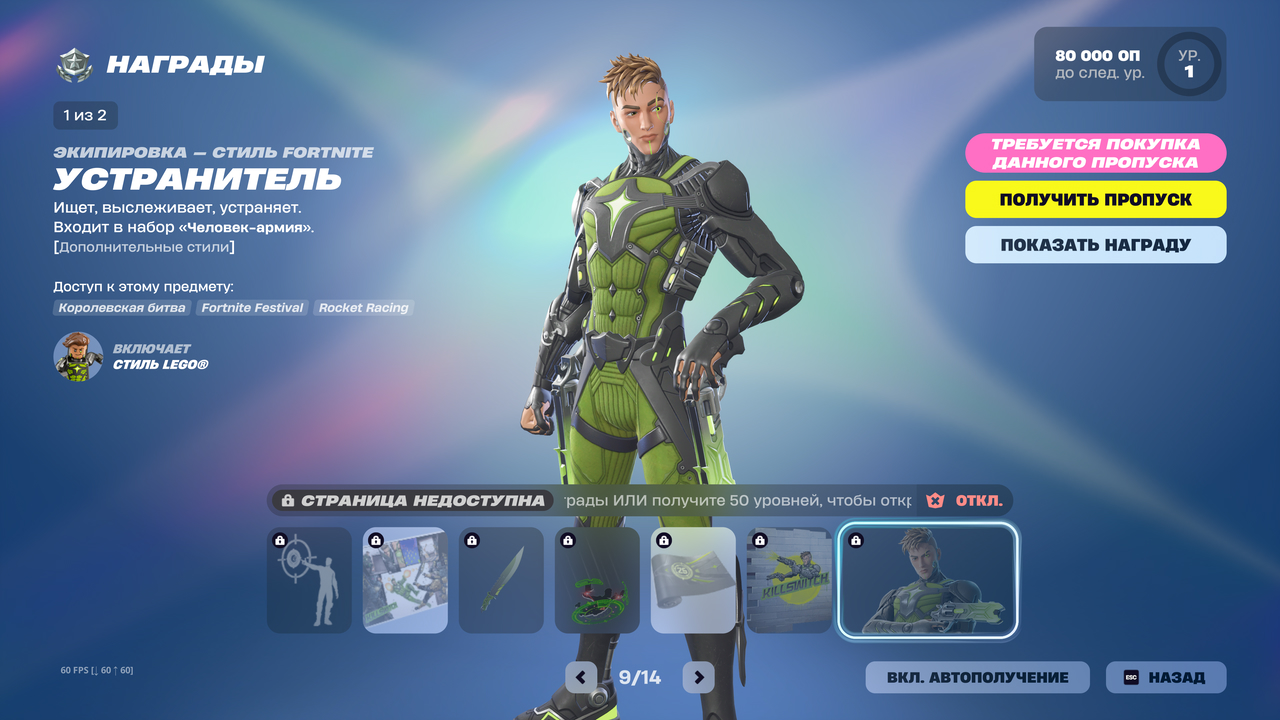
Task: Go to previous rewards page arrow
Action: tap(581, 677)
